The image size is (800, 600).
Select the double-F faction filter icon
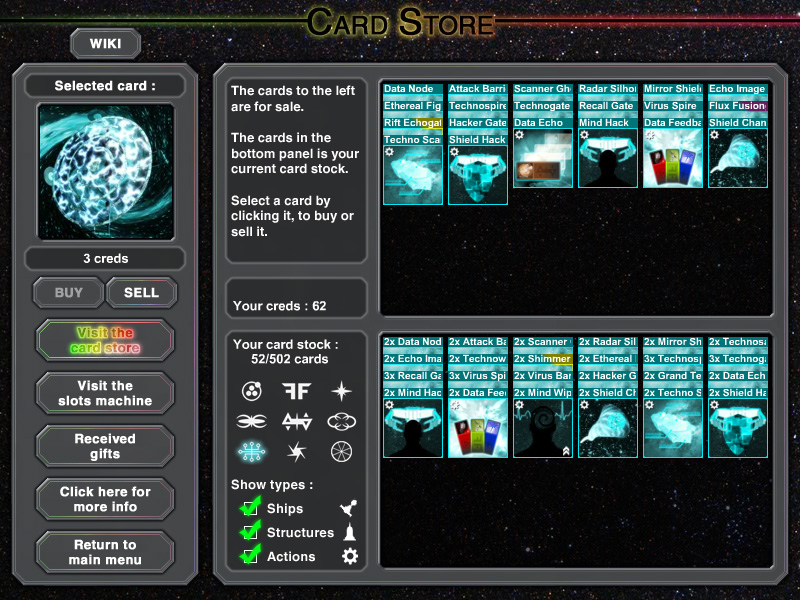point(296,391)
